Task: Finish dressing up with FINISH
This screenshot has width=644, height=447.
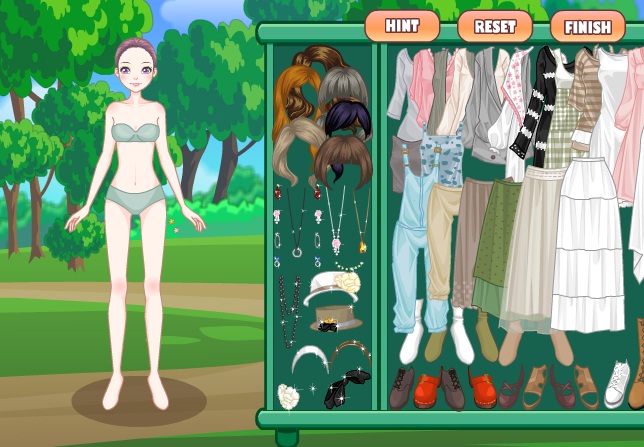Action: (587, 26)
